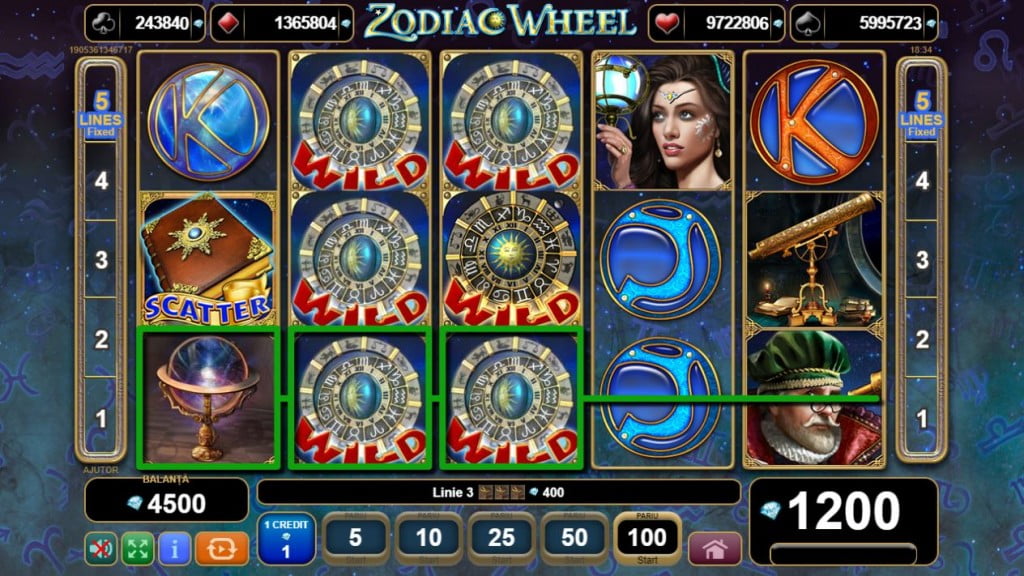Screen dimensions: 1024x576
Task: Spin with the 100 bet button
Action: coord(647,540)
